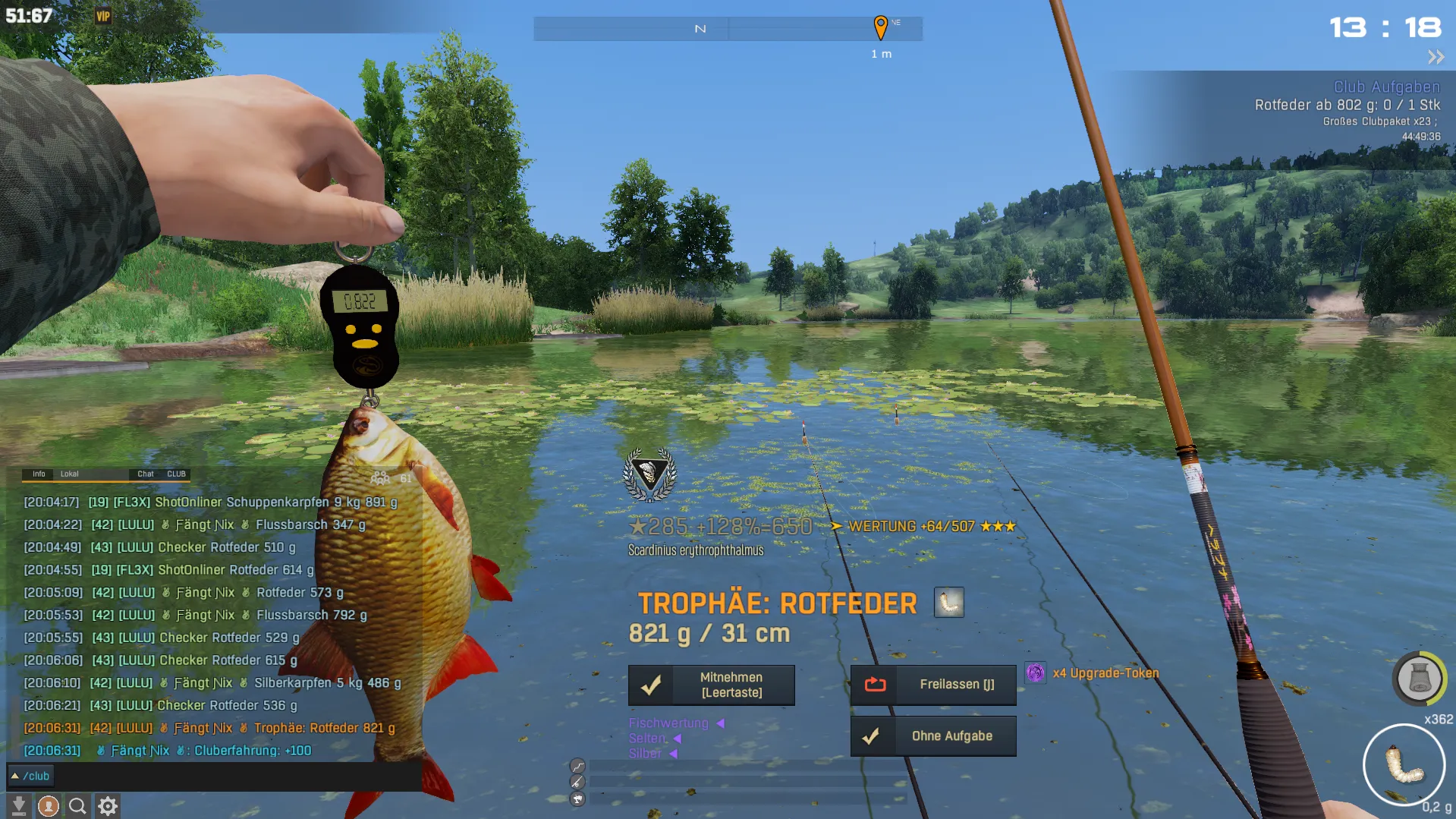Image resolution: width=1456 pixels, height=819 pixels.
Task: Open the Club Aufgaben task tracker
Action: pos(1386,87)
